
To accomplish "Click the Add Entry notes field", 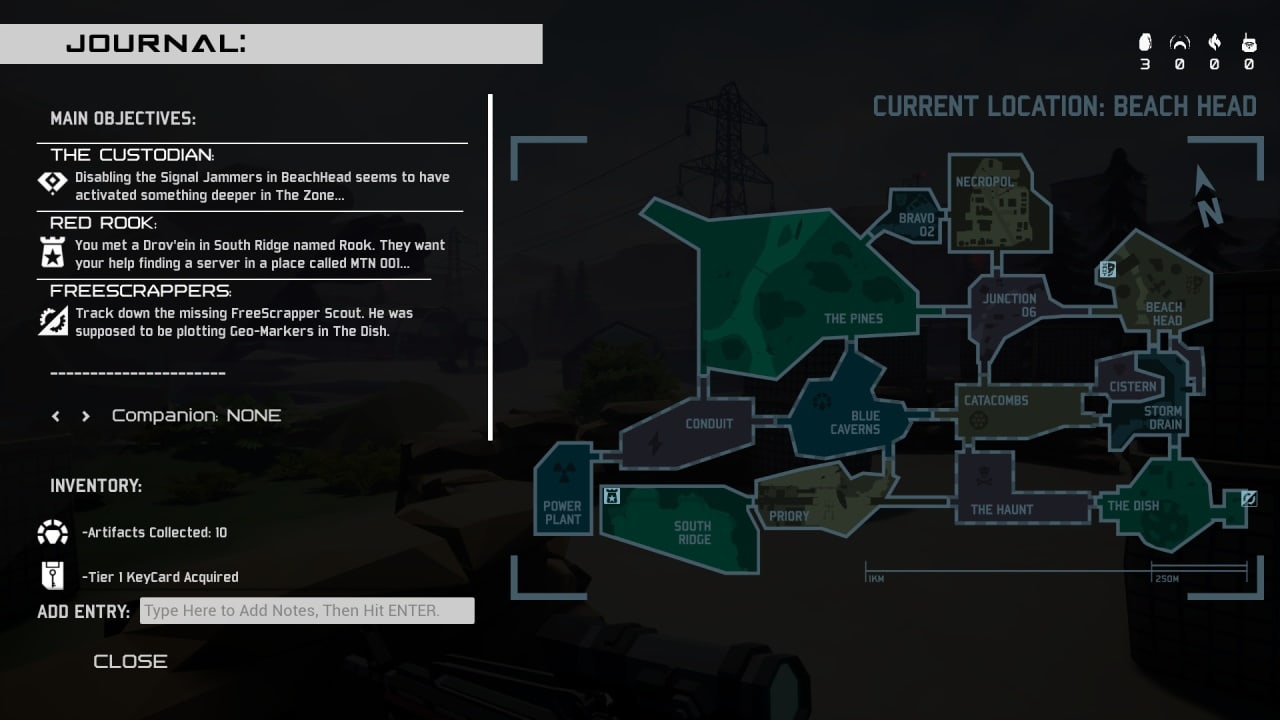I will coord(307,610).
